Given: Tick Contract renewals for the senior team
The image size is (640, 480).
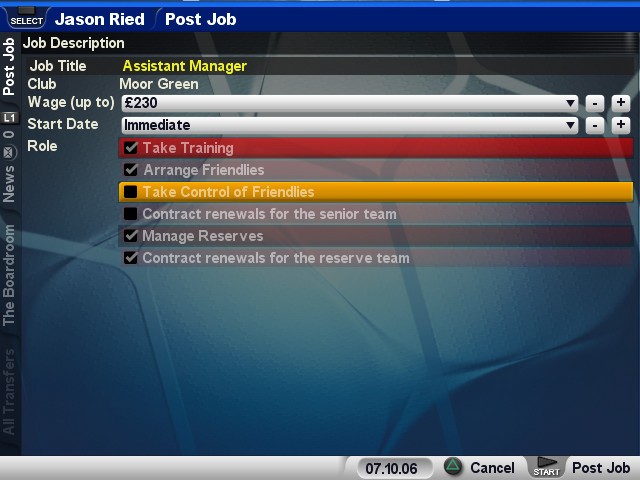Looking at the screenshot, I should [x=131, y=214].
